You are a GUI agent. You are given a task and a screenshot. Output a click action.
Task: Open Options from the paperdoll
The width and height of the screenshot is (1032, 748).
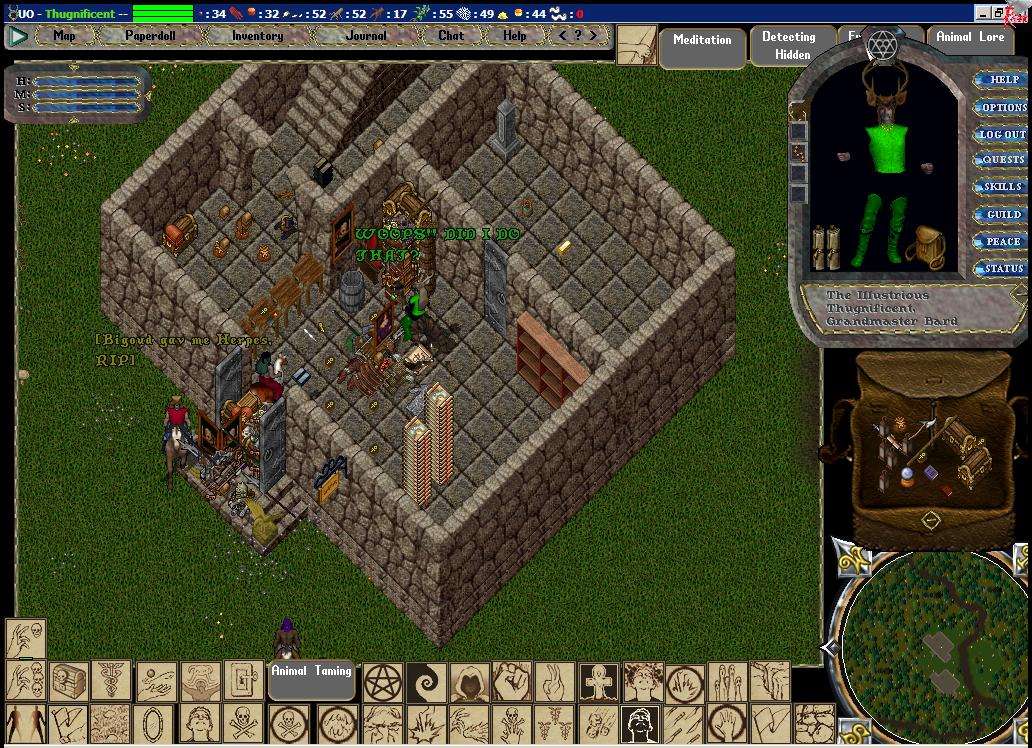tap(1003, 107)
